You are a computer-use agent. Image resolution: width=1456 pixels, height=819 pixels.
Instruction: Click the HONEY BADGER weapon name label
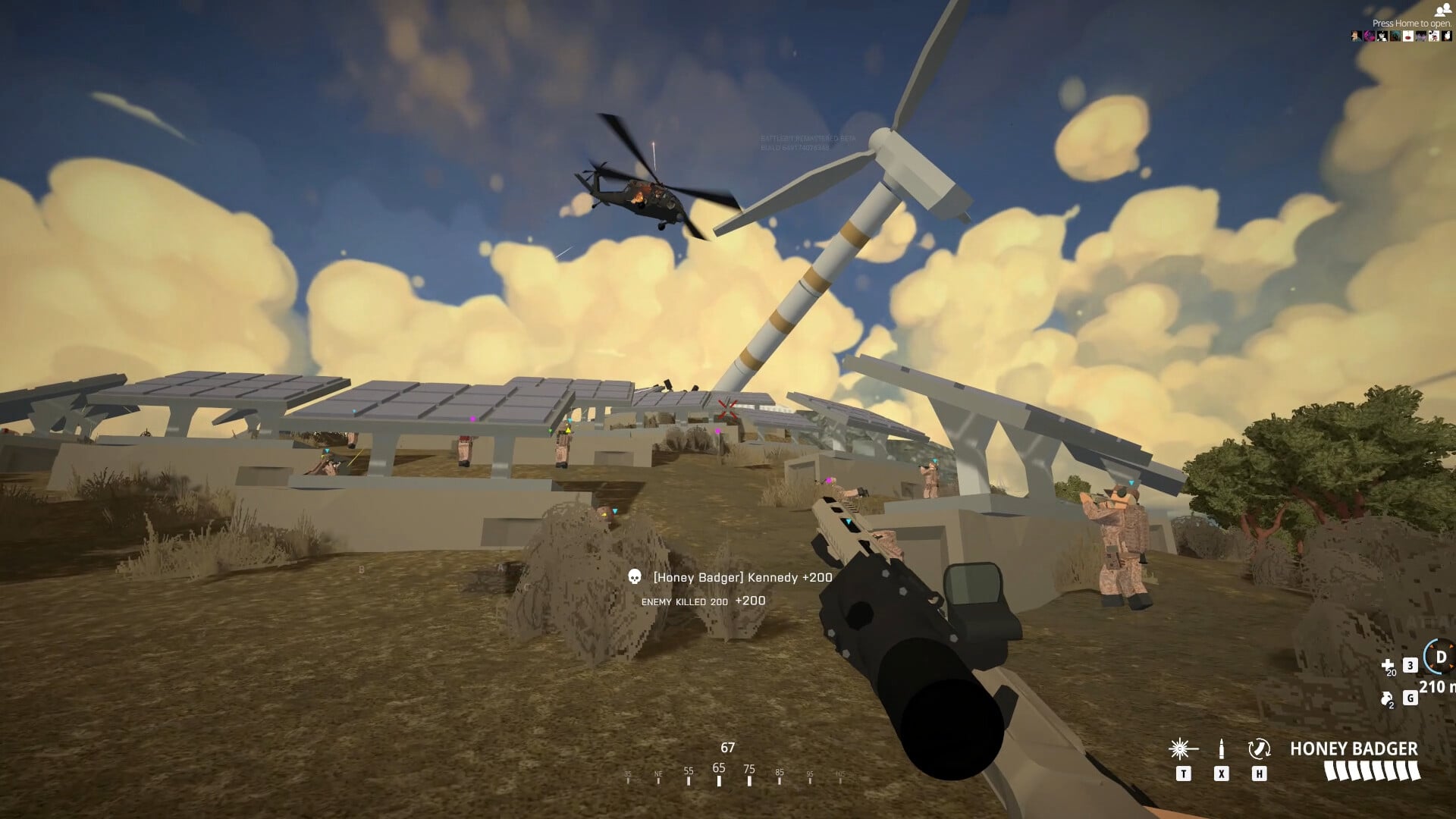[x=1355, y=748]
